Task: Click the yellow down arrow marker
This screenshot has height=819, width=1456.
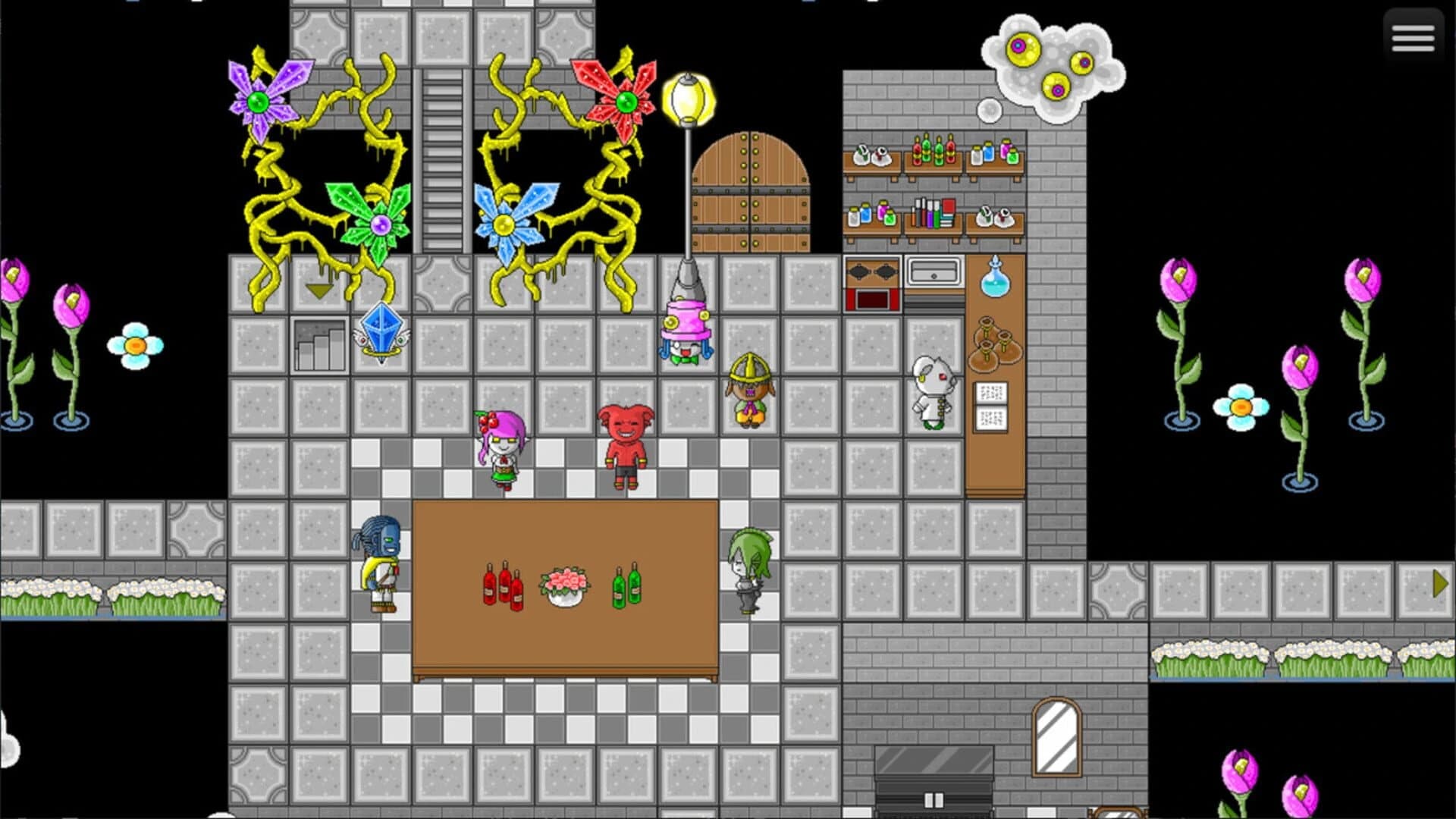Action: click(318, 290)
